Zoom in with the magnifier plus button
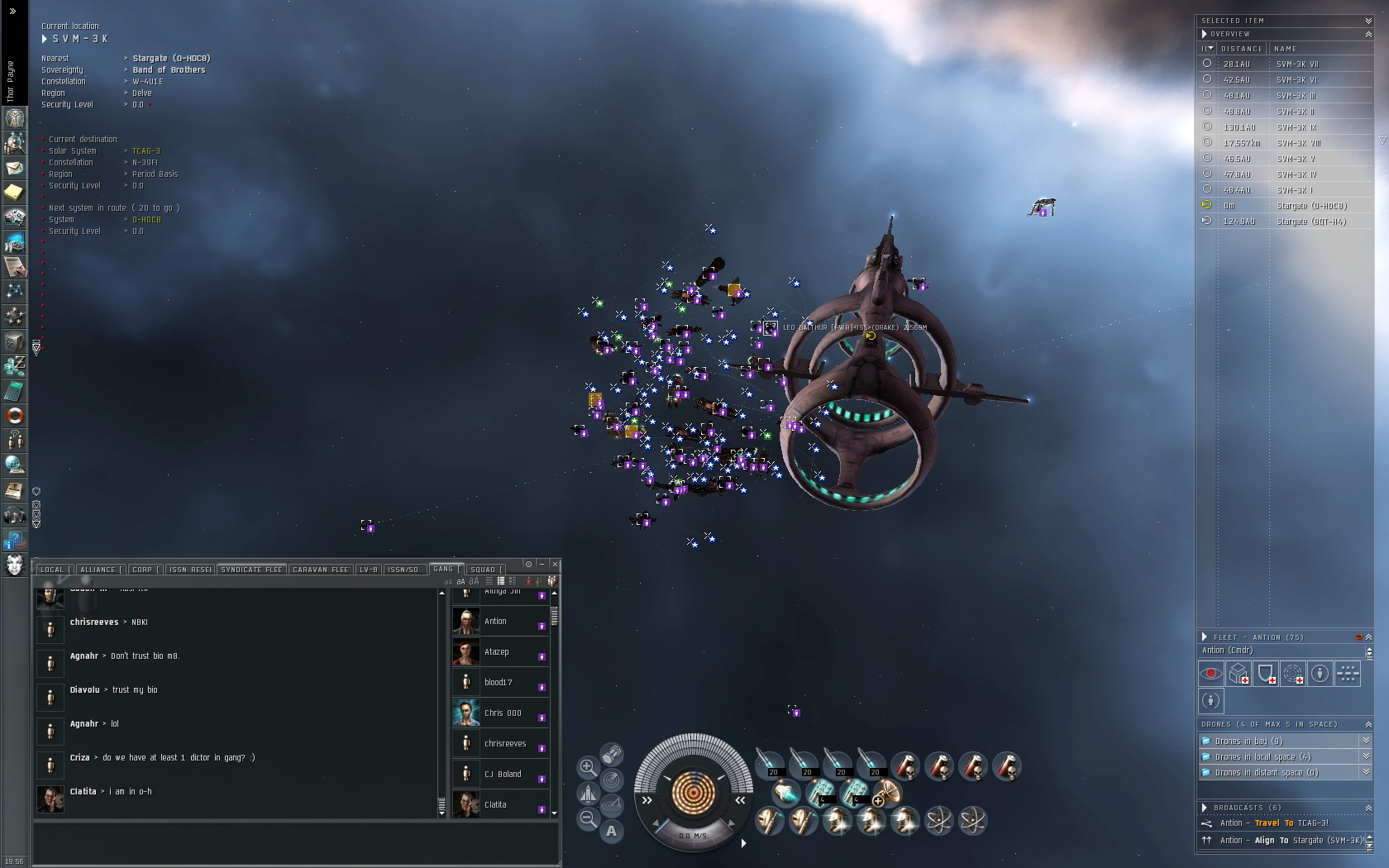Image resolution: width=1389 pixels, height=868 pixels. coord(587,767)
